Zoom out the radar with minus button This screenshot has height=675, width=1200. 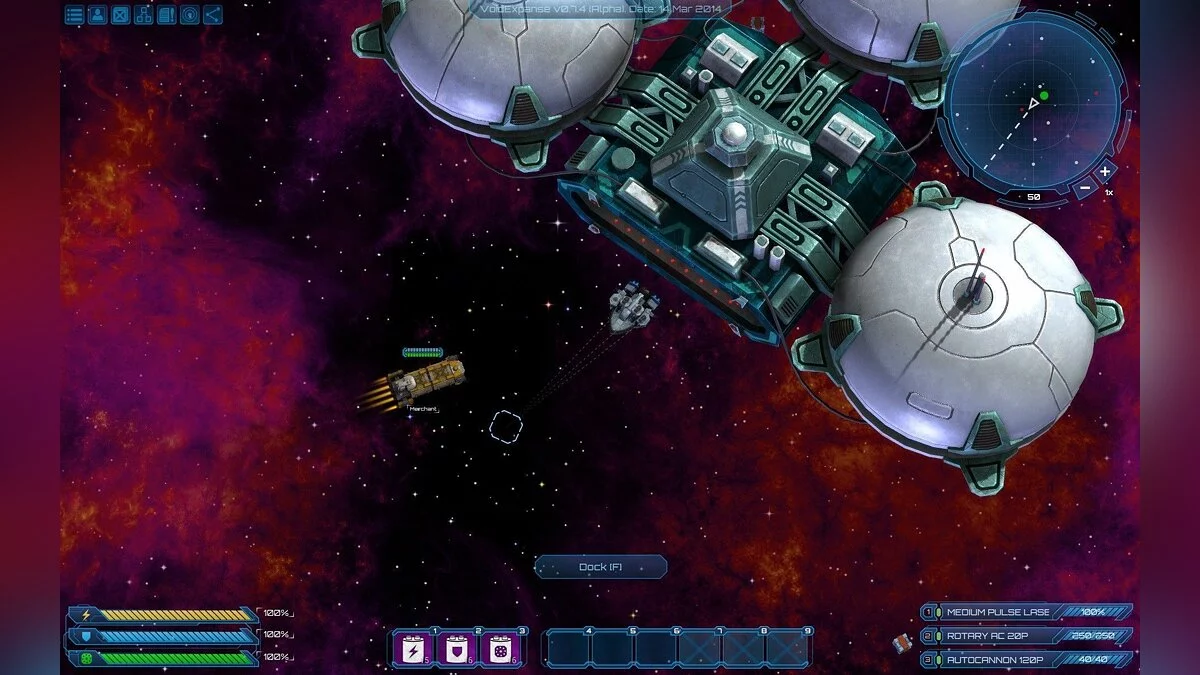pyautogui.click(x=1084, y=189)
